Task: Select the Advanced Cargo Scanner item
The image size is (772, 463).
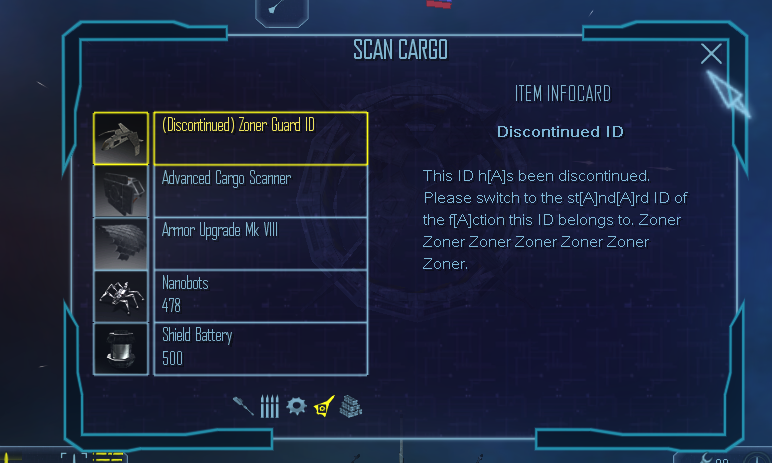Action: click(x=260, y=190)
